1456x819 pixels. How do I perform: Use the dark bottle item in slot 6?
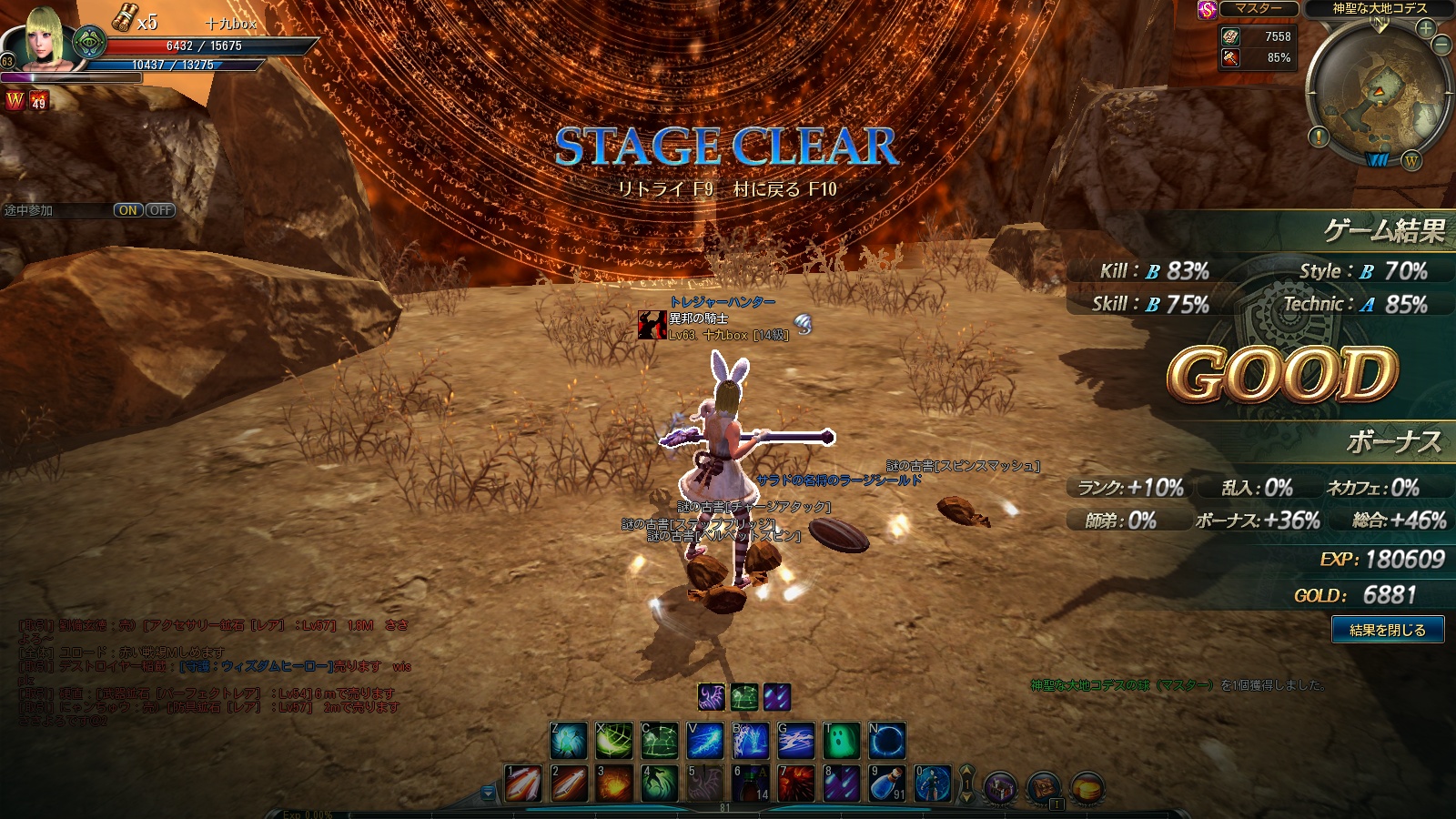click(751, 784)
